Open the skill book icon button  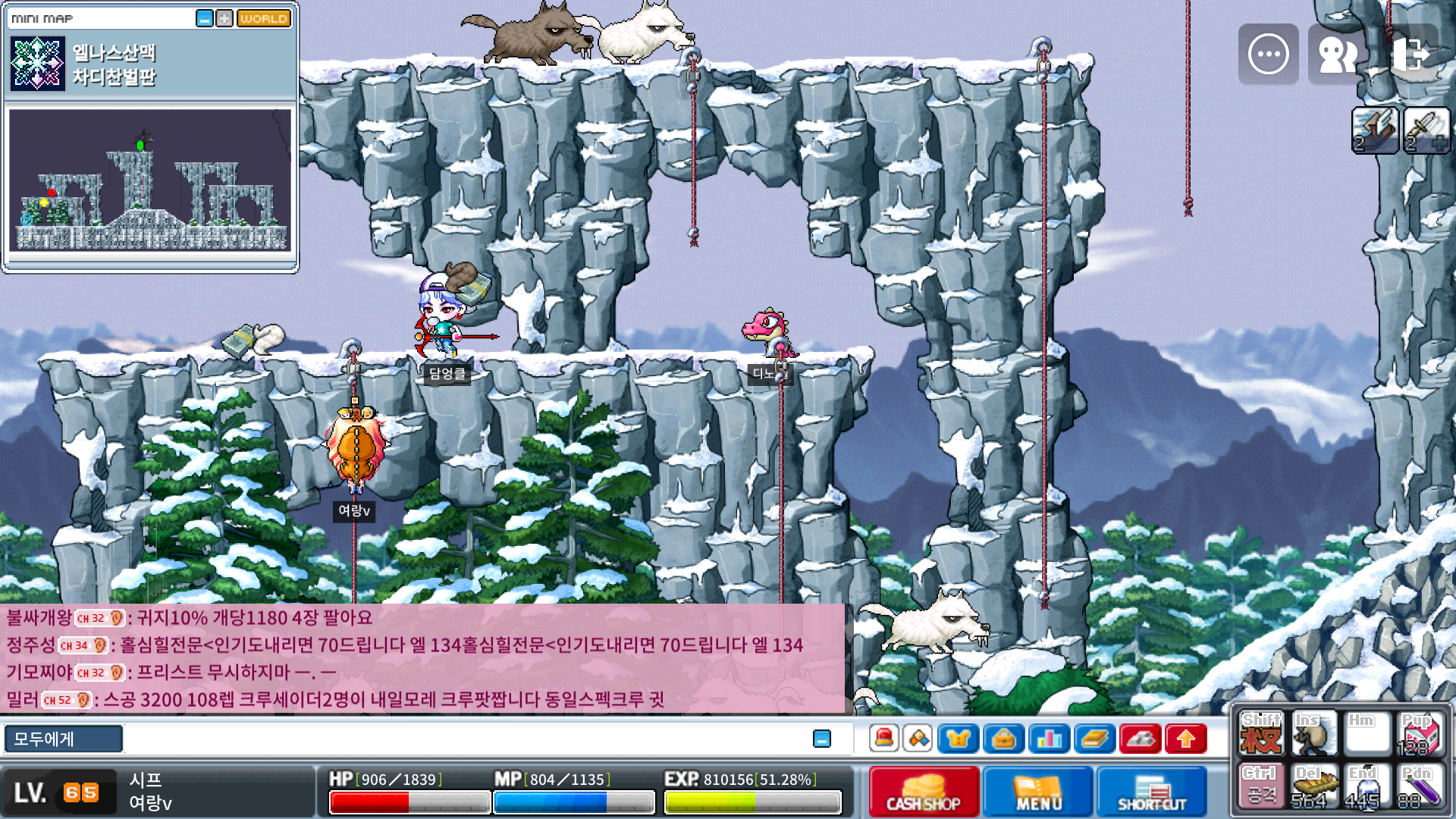tap(1094, 739)
